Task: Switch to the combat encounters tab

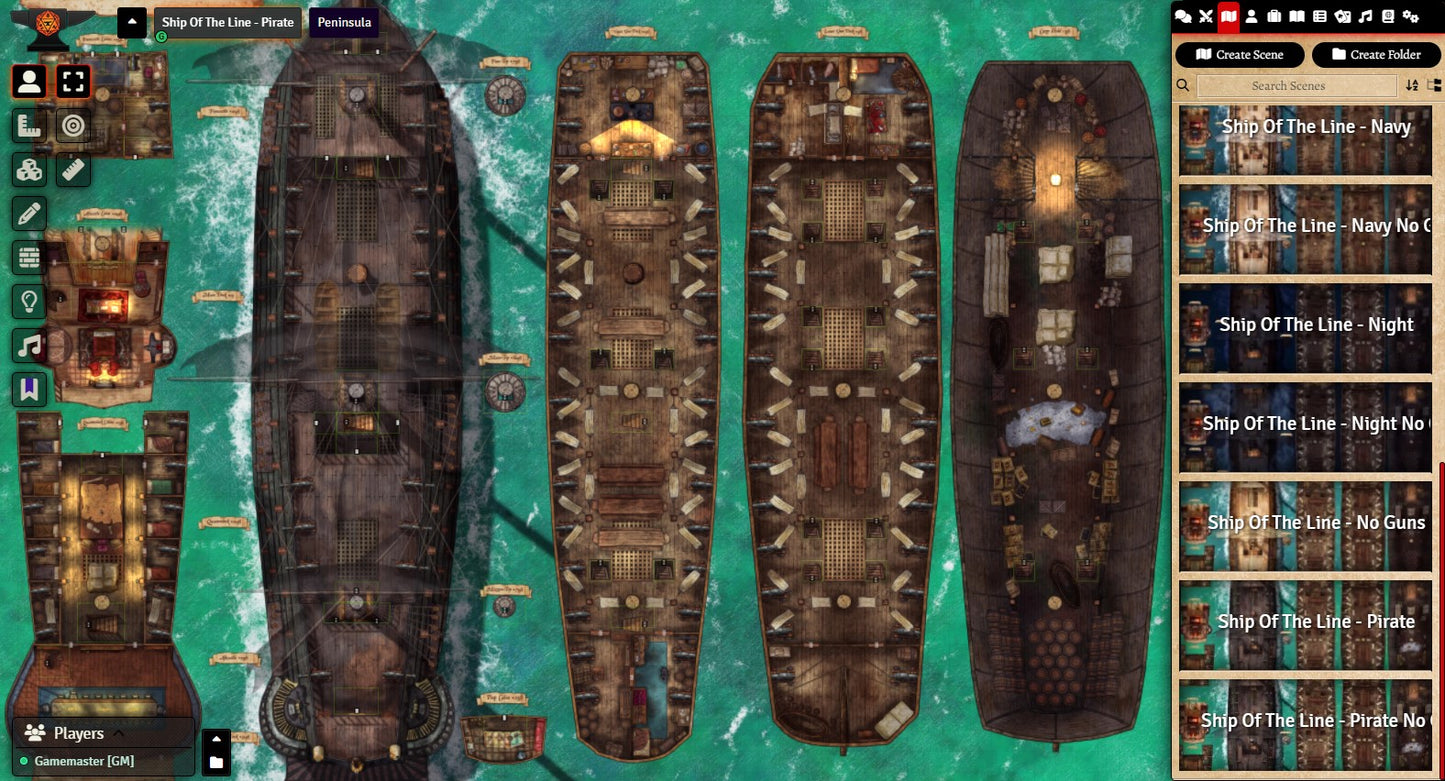Action: 1206,16
